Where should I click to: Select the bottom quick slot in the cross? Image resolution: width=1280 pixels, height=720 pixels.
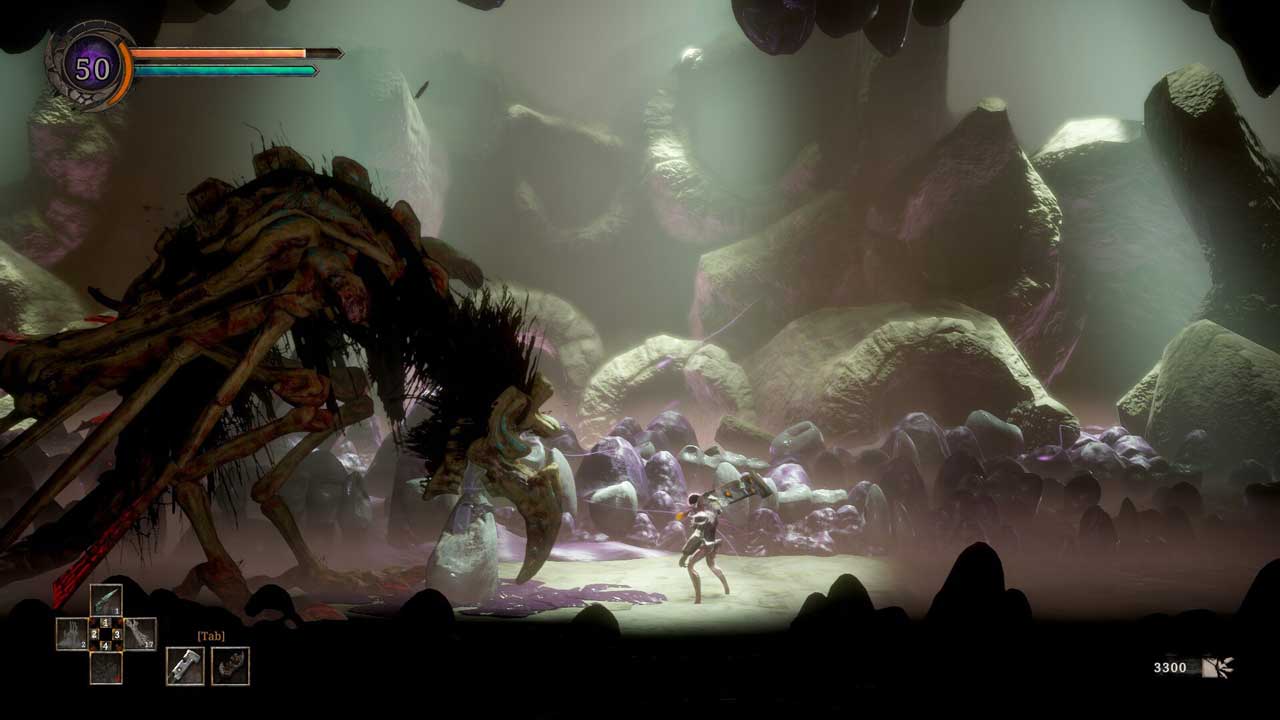pyautogui.click(x=106, y=667)
